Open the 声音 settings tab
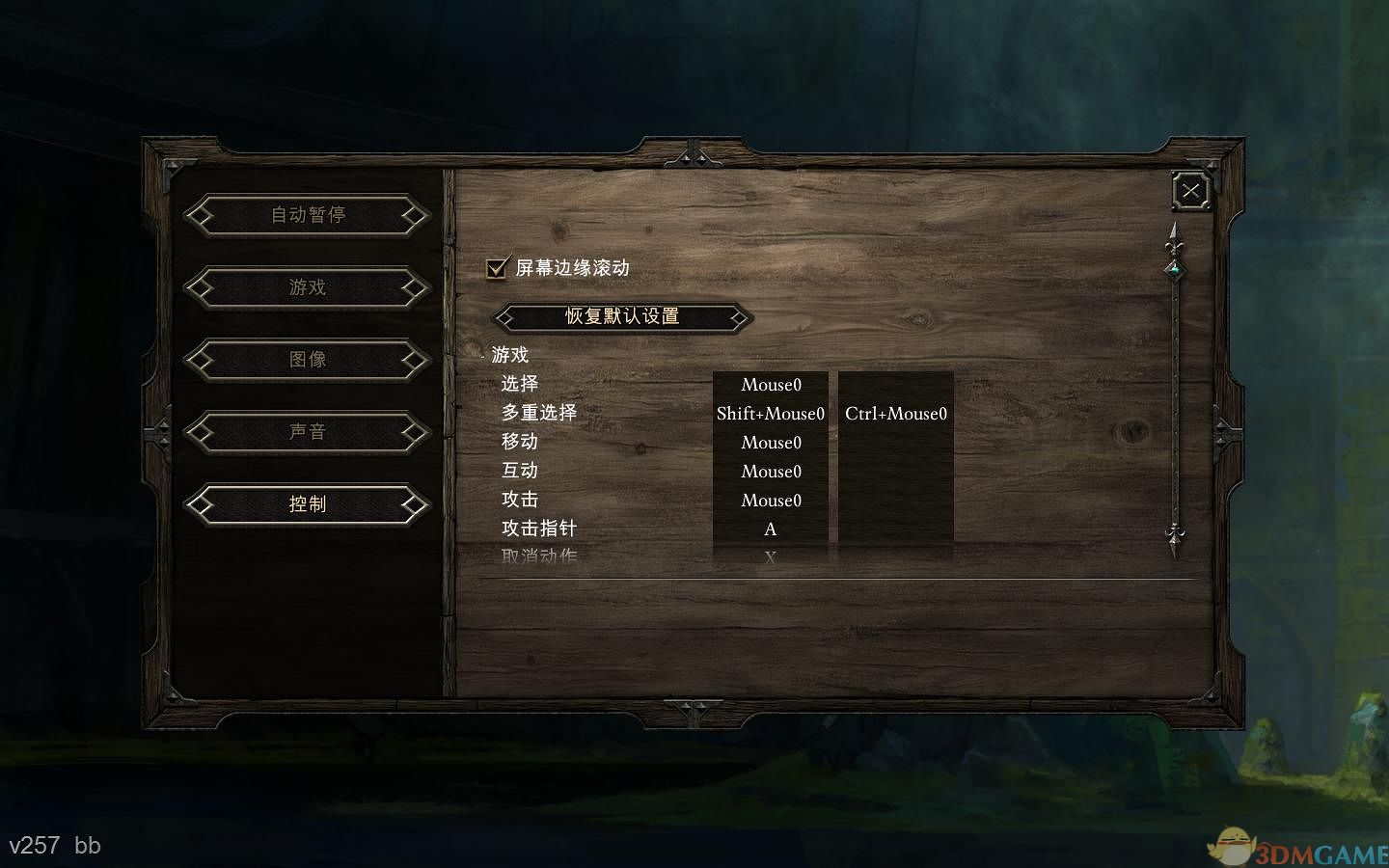 click(307, 432)
